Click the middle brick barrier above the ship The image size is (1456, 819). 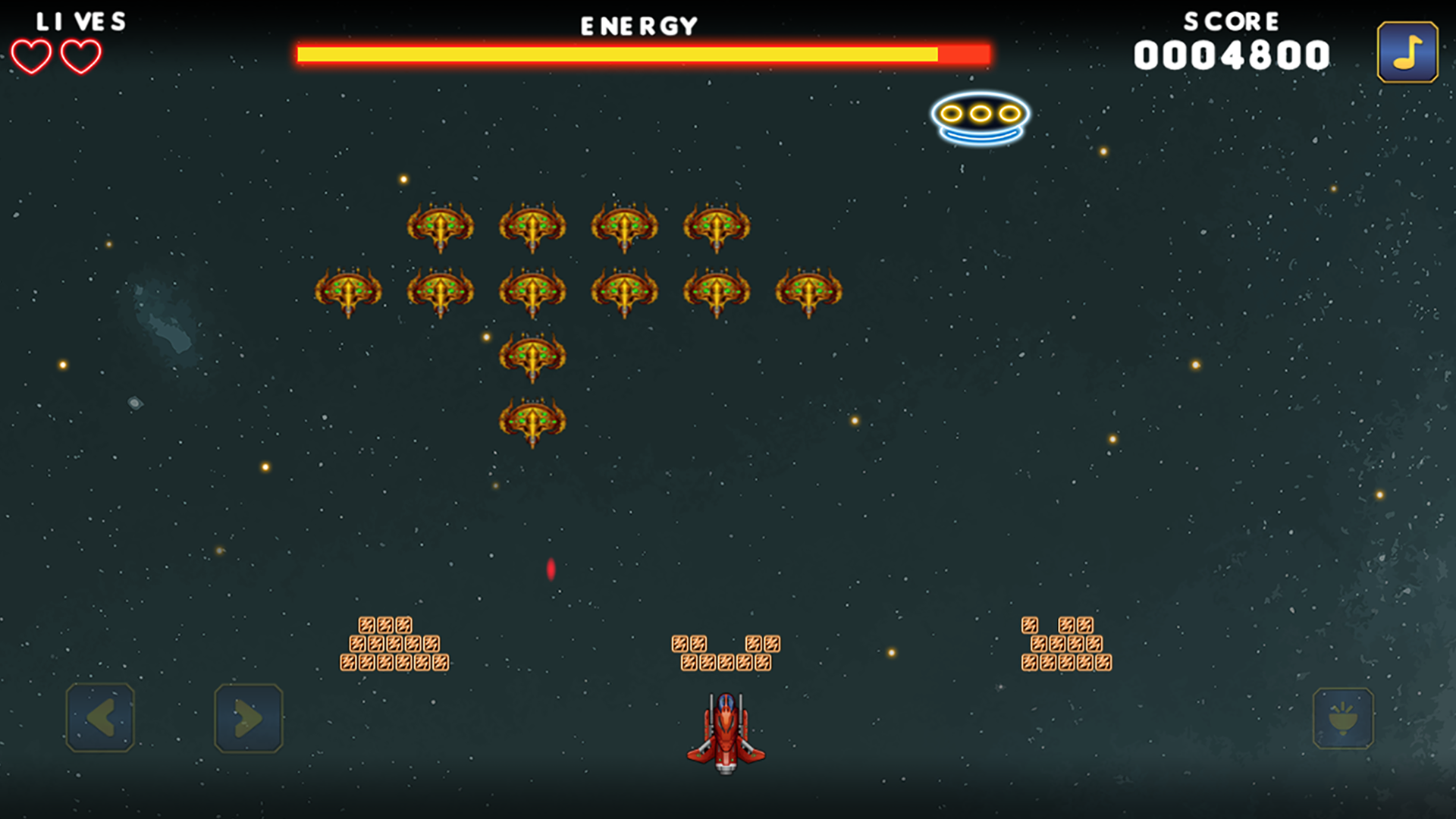point(726,652)
